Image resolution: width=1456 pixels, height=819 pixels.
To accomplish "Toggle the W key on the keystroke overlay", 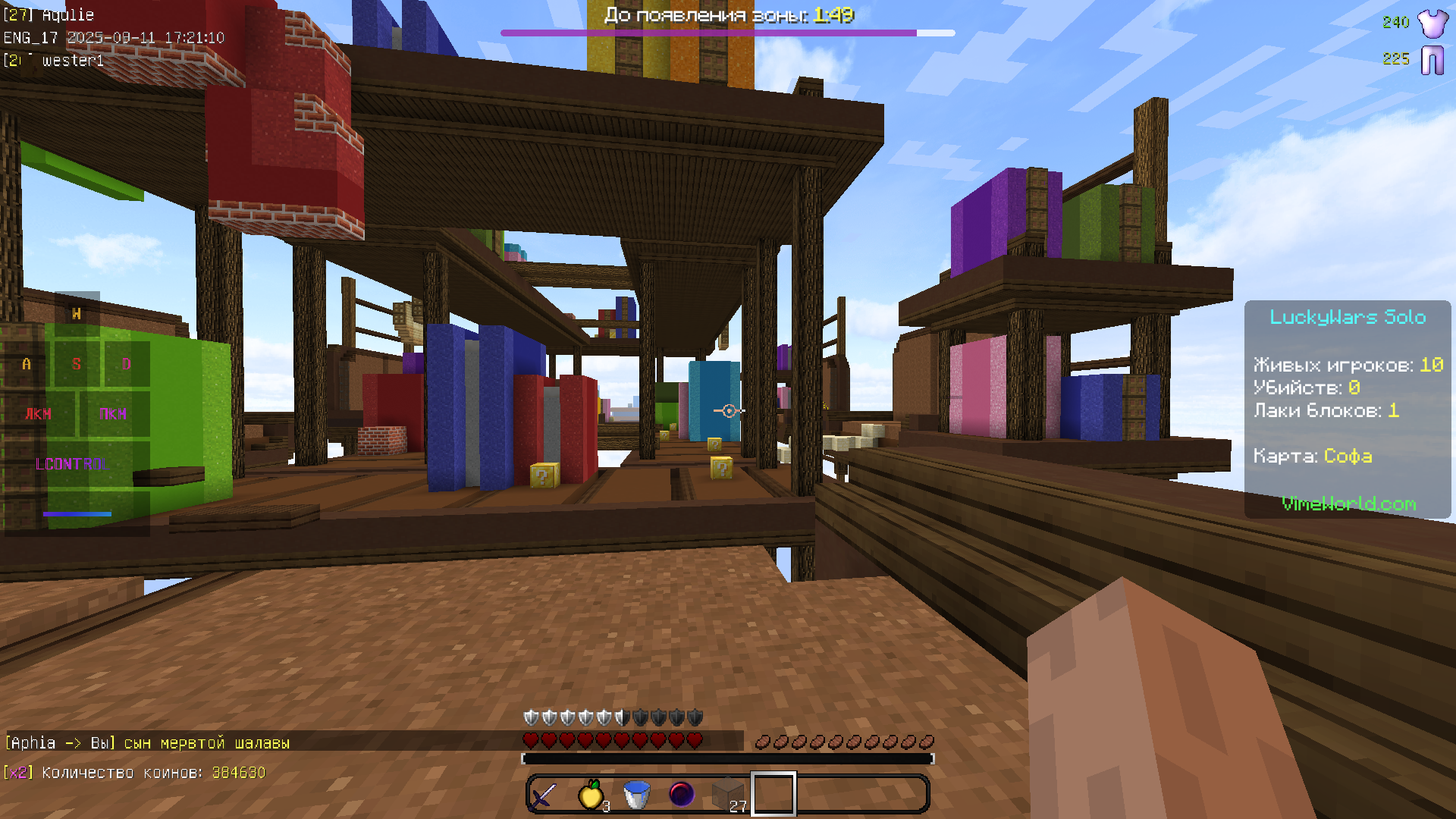I will pos(75,313).
